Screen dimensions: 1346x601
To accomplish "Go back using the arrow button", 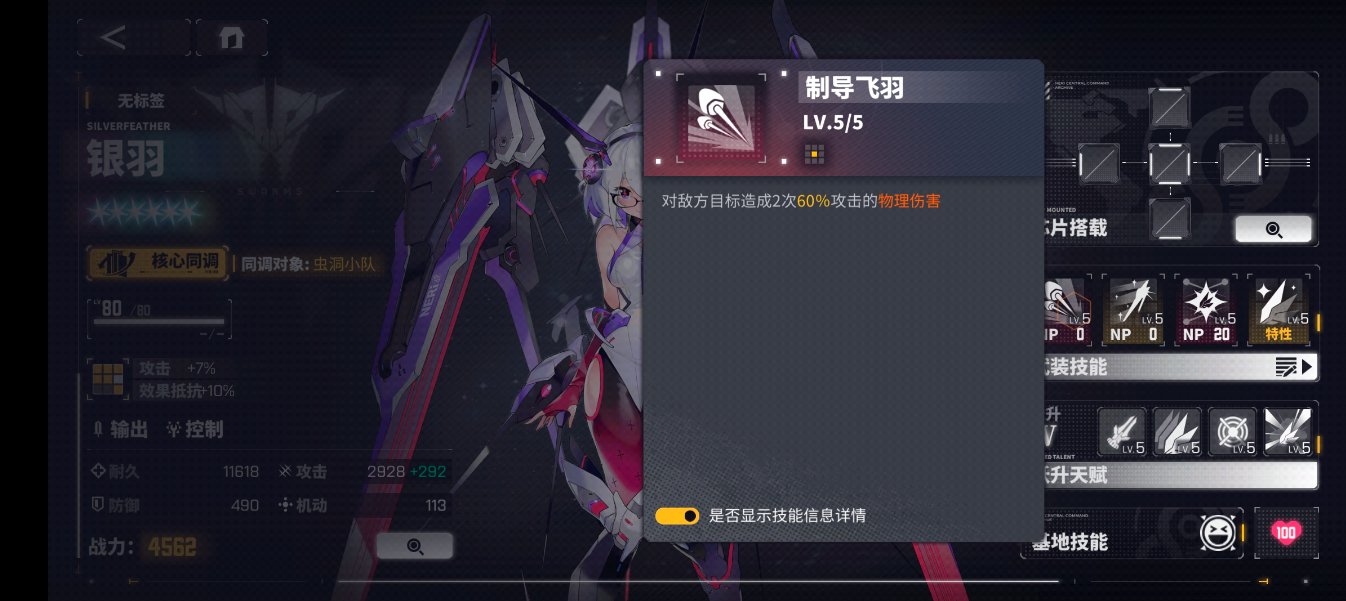I will [x=113, y=38].
